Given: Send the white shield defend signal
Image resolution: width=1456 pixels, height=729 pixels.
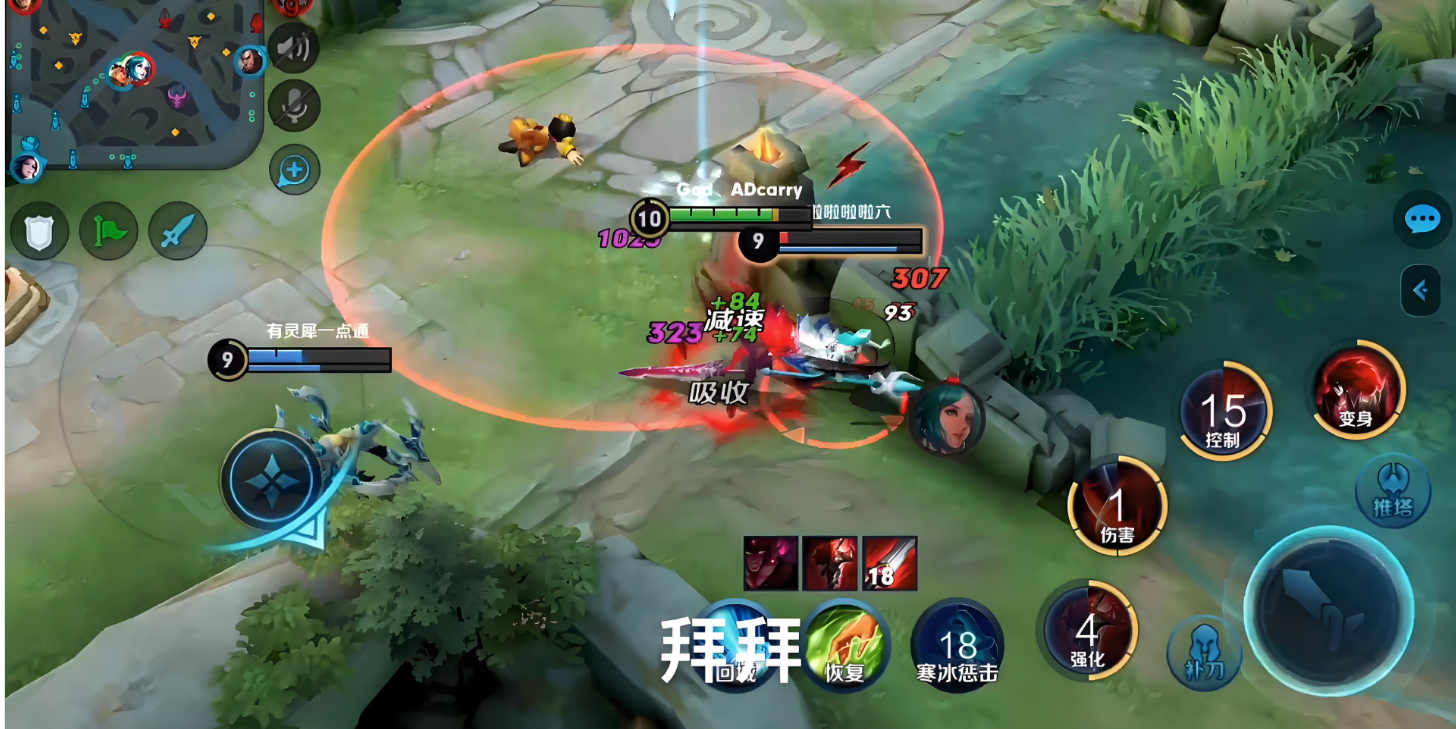Looking at the screenshot, I should [39, 231].
